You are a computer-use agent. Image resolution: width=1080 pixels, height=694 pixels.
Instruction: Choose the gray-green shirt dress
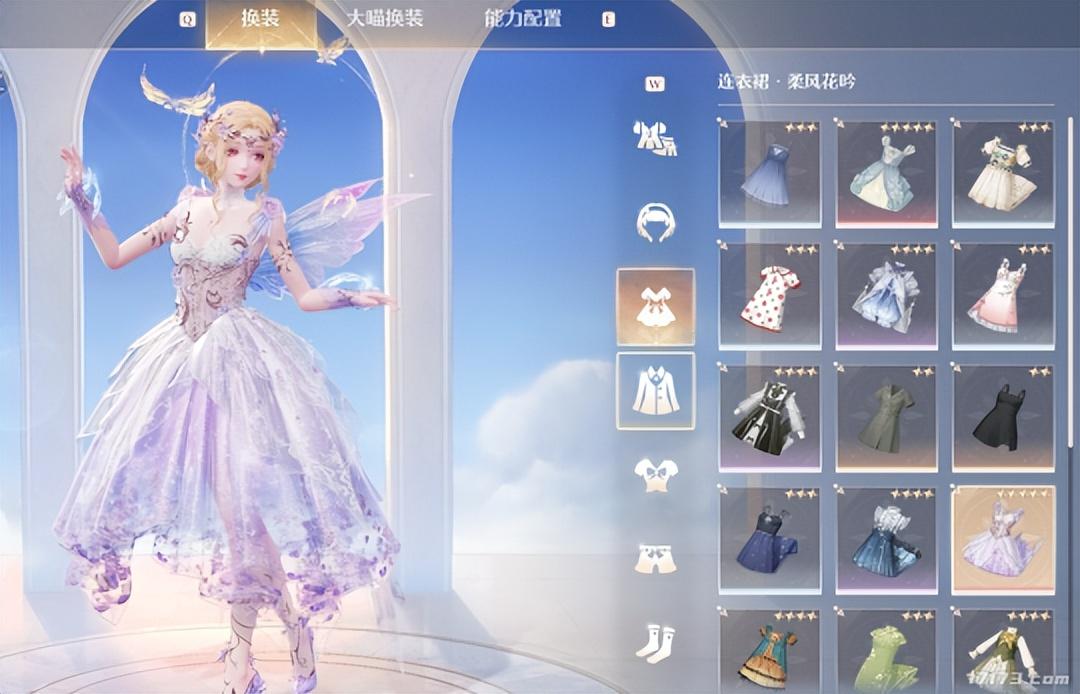pyautogui.click(x=886, y=418)
